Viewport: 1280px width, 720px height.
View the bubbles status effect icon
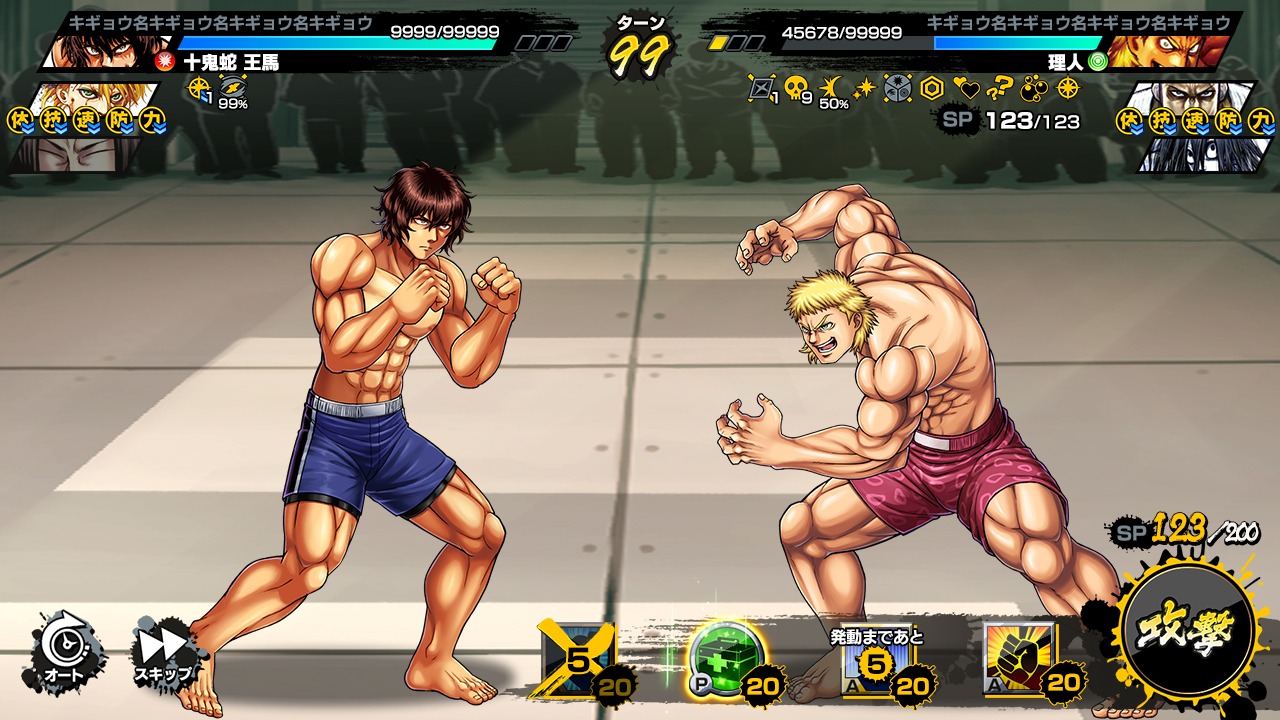click(1034, 89)
